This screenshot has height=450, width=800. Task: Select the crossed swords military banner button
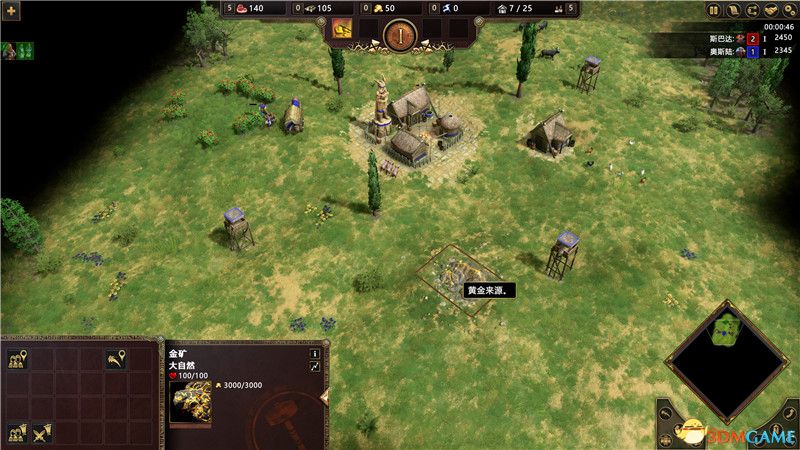click(x=42, y=432)
